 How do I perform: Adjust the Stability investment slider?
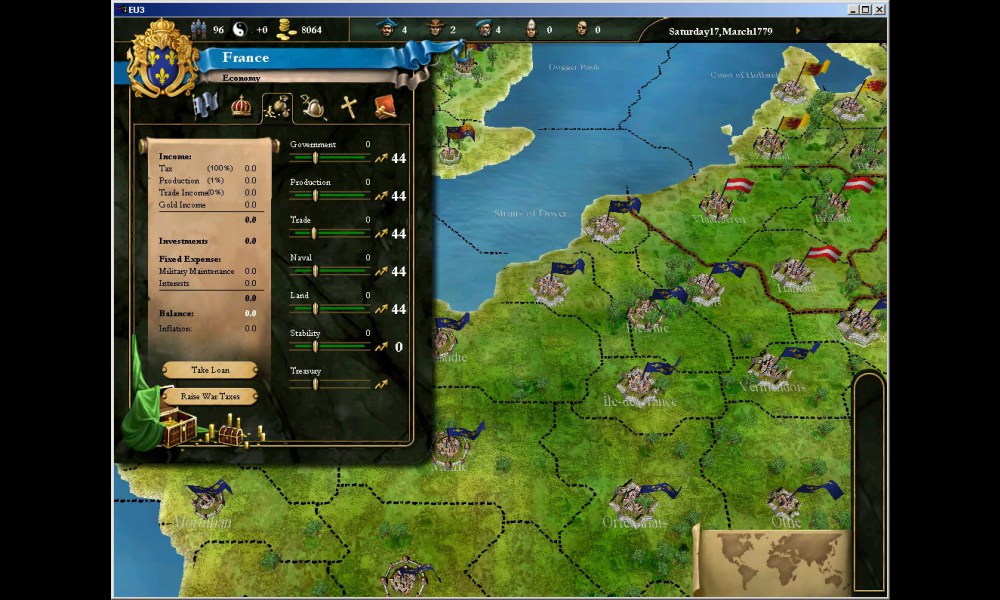[315, 347]
